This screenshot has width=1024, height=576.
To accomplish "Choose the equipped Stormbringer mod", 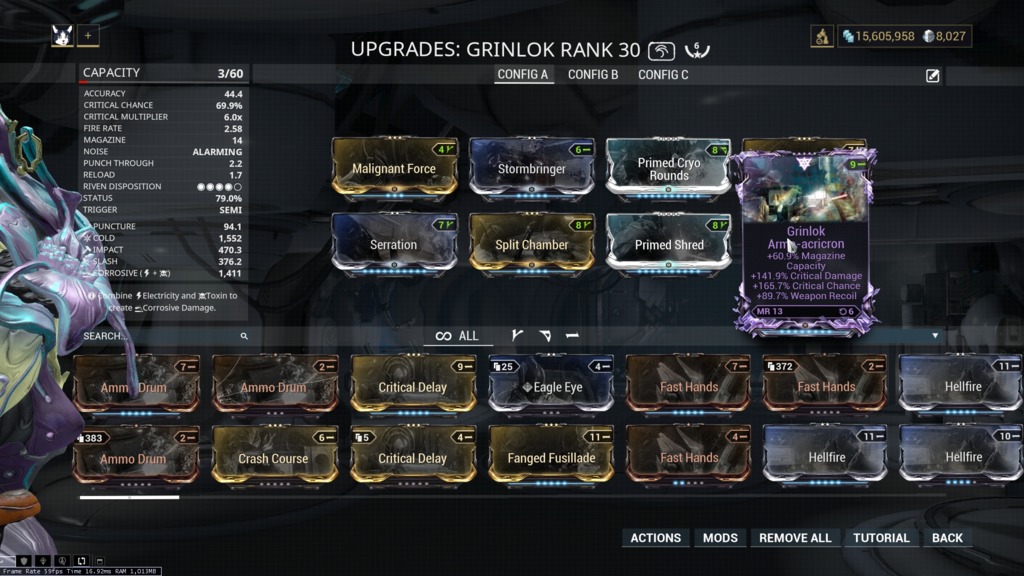I will (532, 169).
